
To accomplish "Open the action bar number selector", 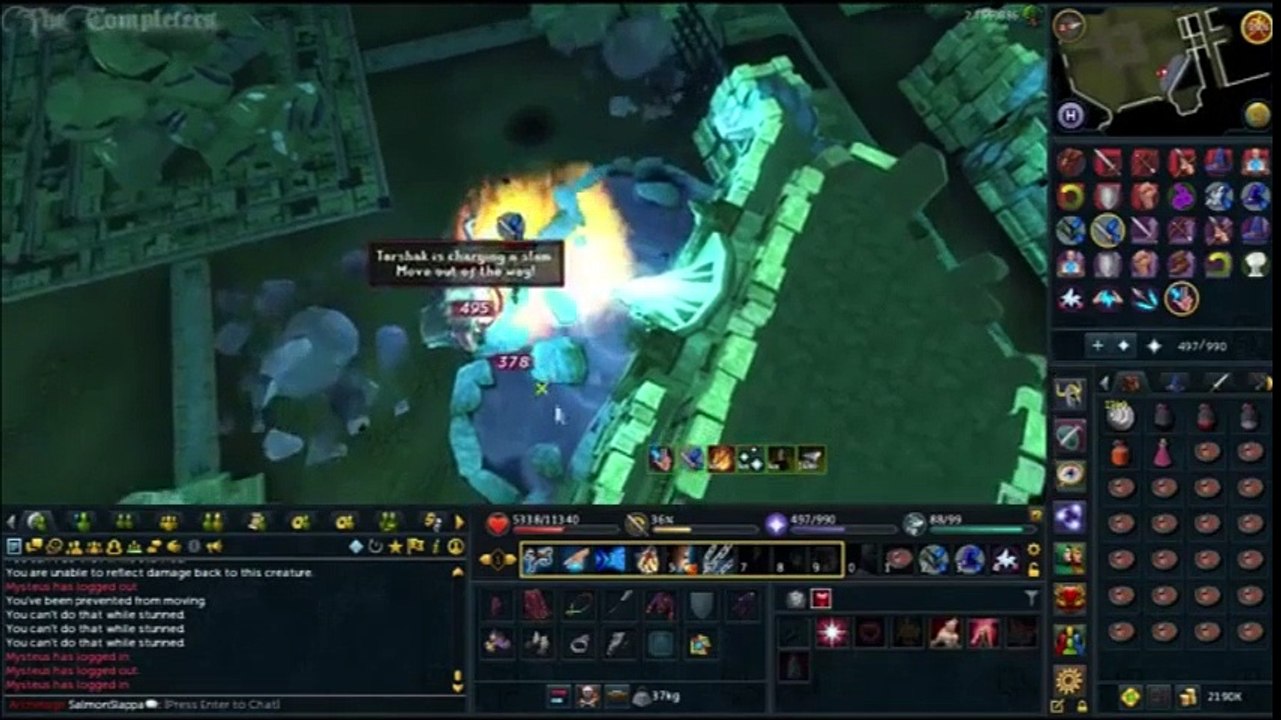I will [498, 557].
